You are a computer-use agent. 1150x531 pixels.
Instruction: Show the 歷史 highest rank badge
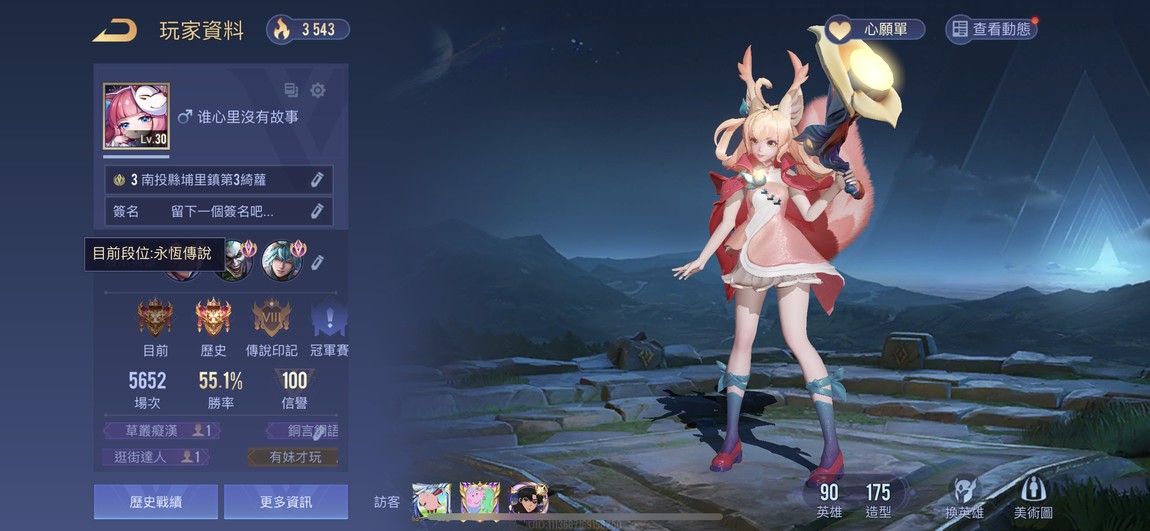pos(213,319)
